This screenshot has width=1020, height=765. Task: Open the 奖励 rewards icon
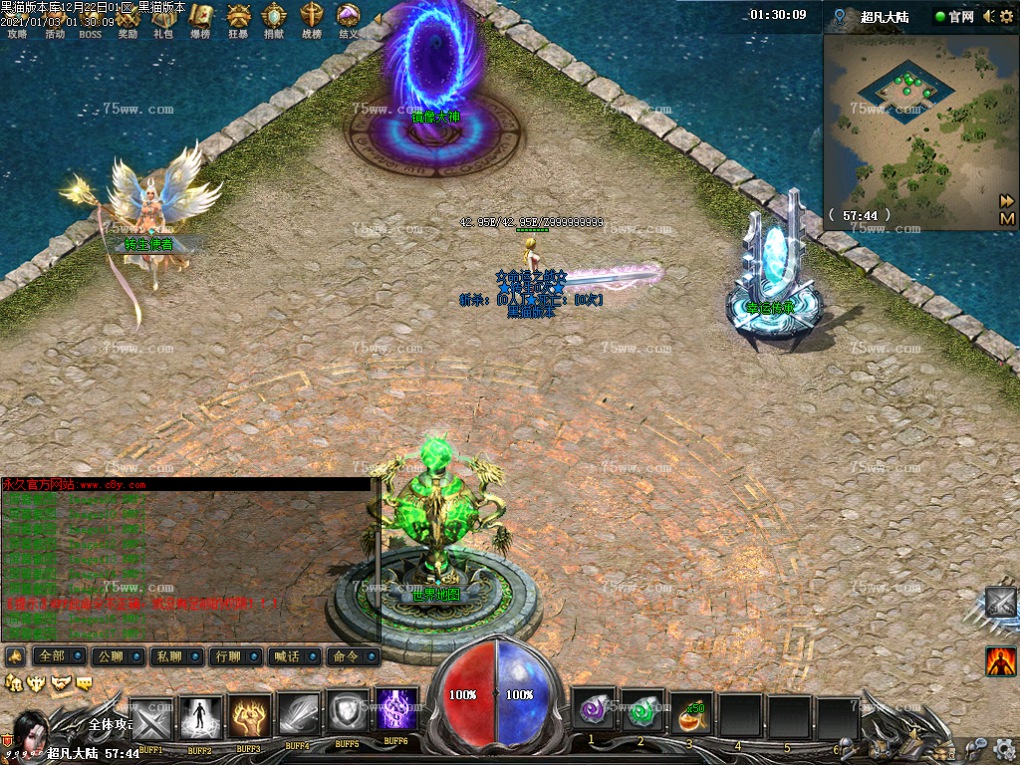pyautogui.click(x=128, y=20)
